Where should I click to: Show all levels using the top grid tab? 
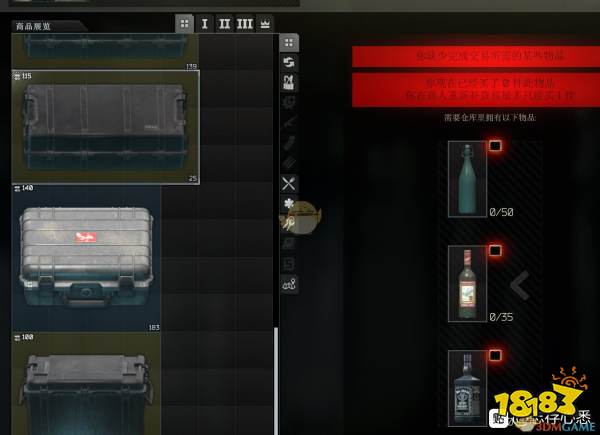pyautogui.click(x=184, y=23)
